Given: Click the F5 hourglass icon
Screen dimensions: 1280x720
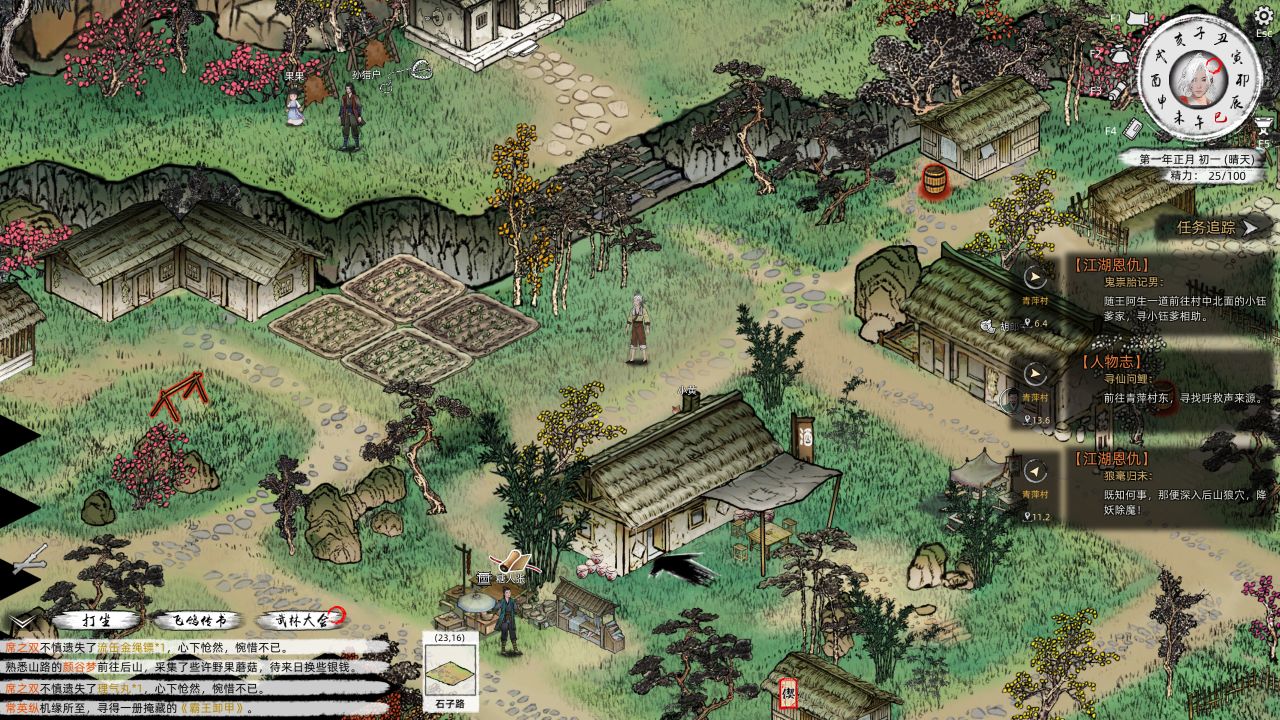Looking at the screenshot, I should click(x=1262, y=125).
